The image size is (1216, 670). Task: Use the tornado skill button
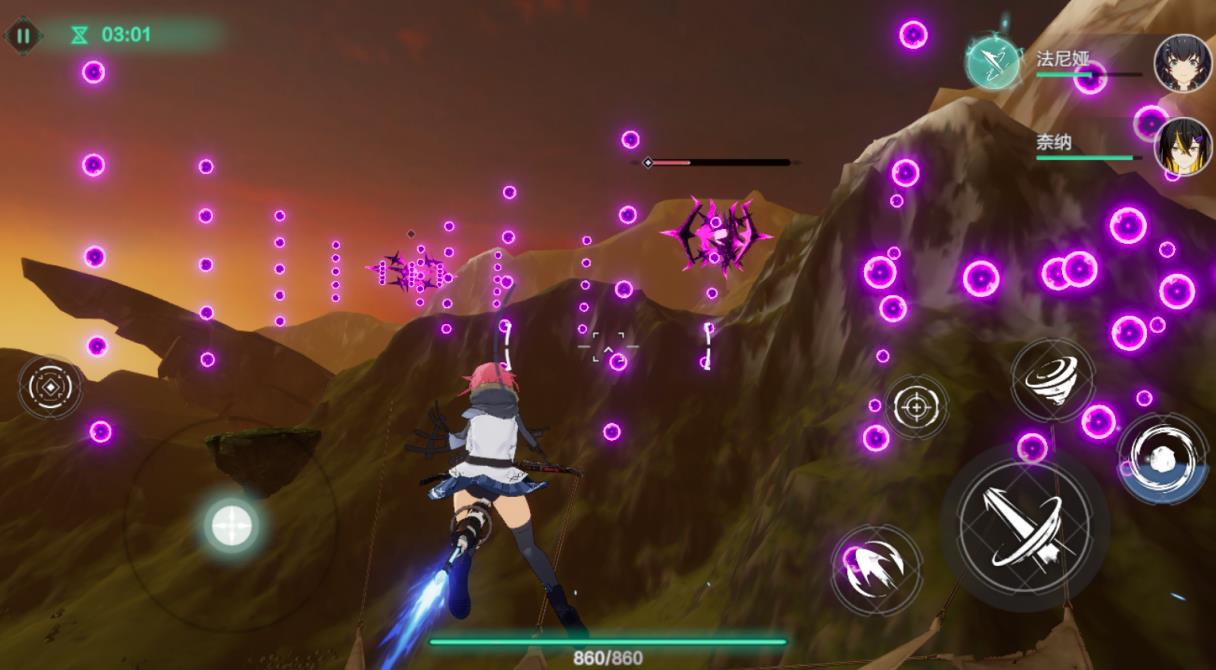click(x=1052, y=378)
